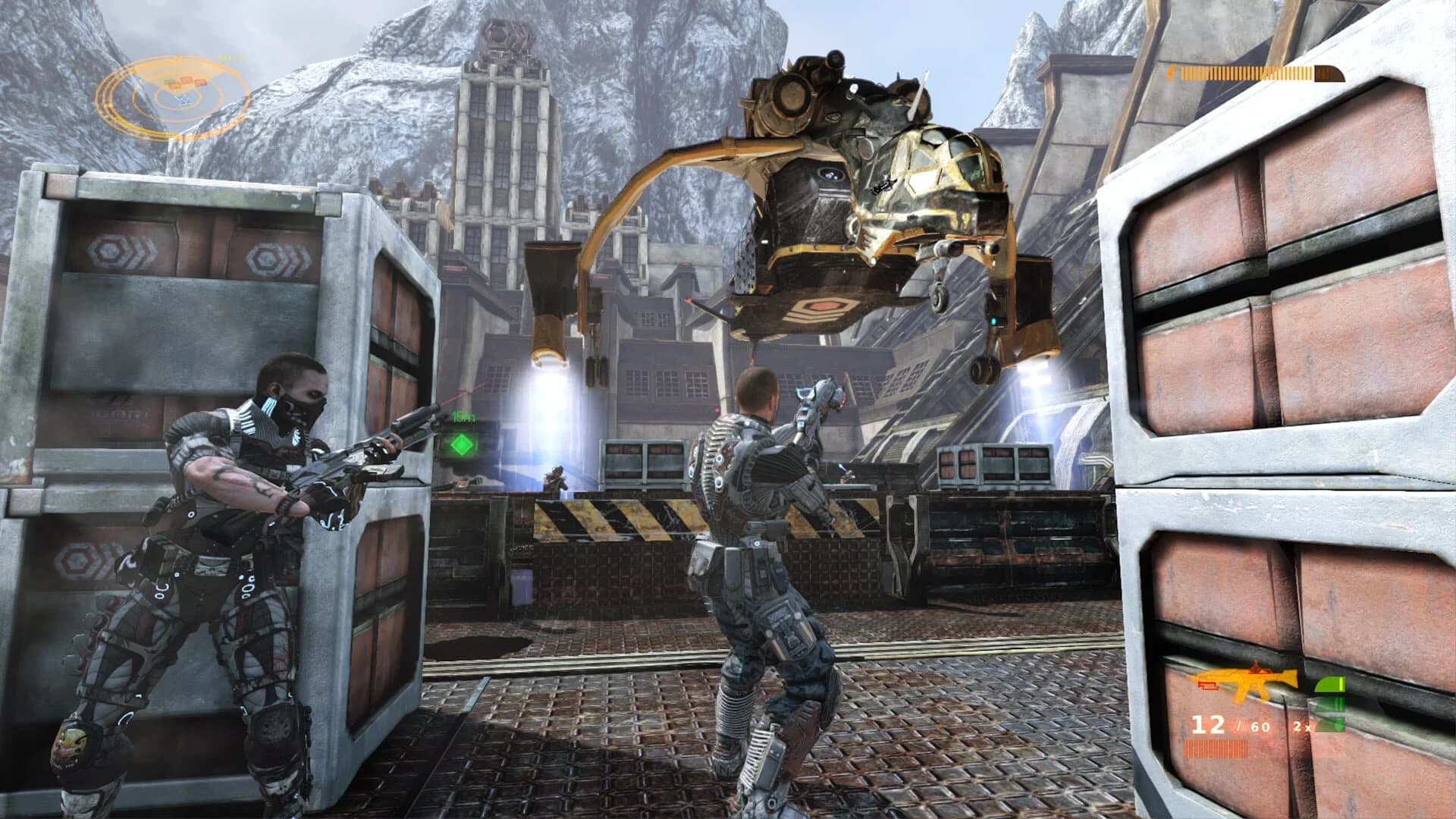This screenshot has height=819, width=1456.
Task: Click the player arrow at the radar center
Action: [x=183, y=100]
